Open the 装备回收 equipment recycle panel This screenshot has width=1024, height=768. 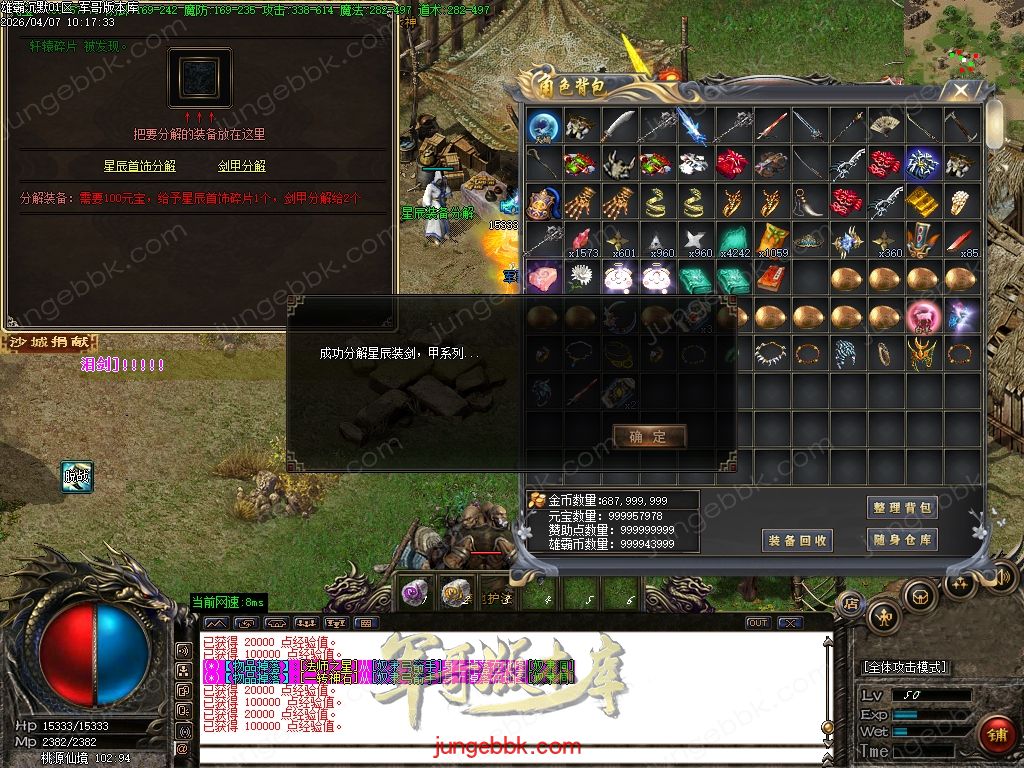797,541
